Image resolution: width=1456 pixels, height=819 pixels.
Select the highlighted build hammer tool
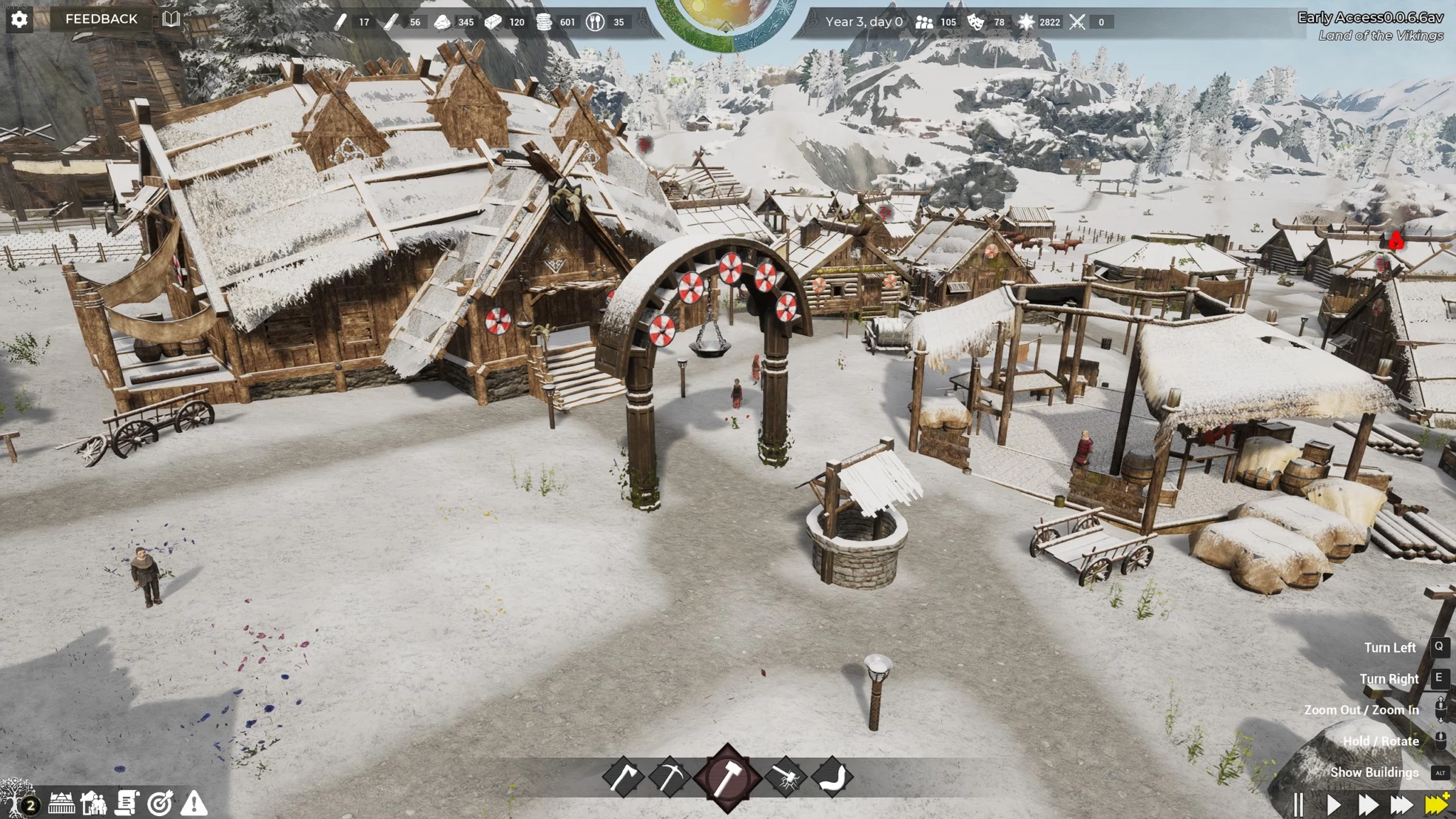click(727, 778)
